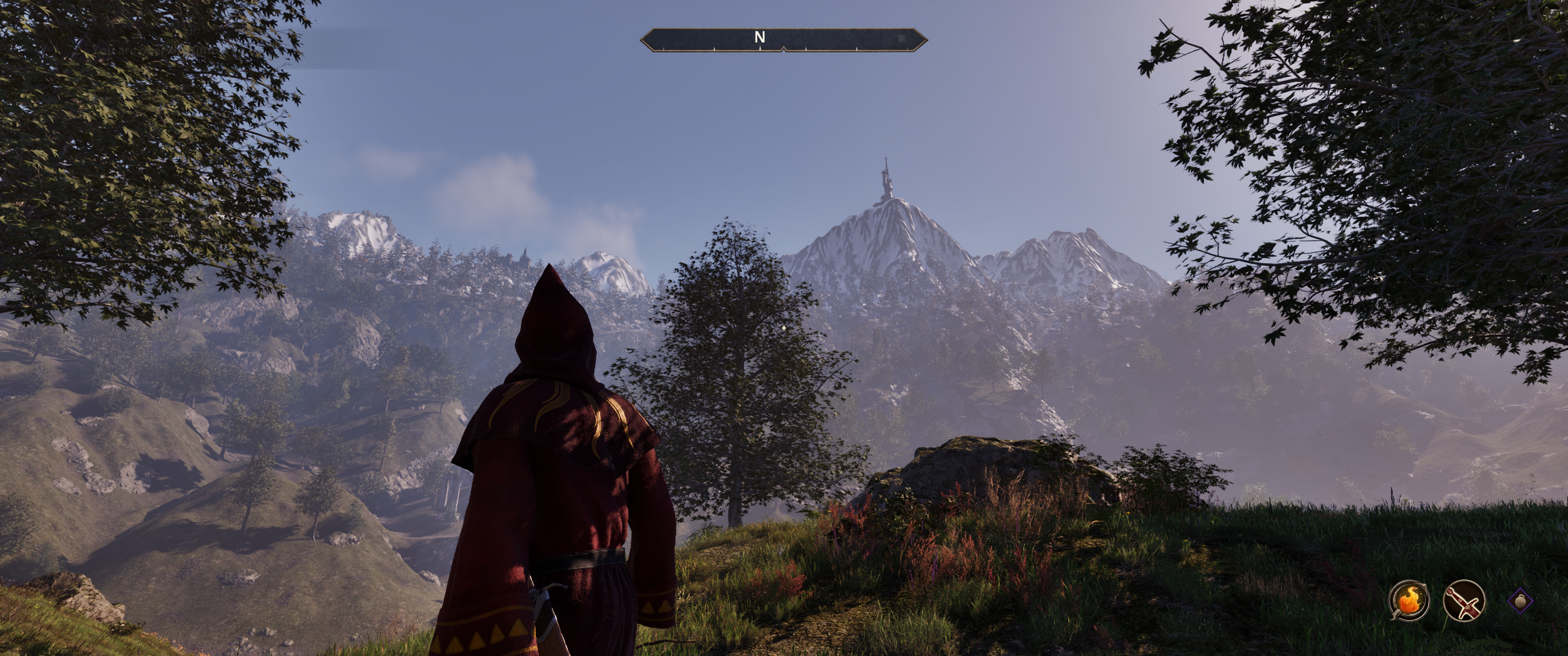Select the sword weapon icon
The height and width of the screenshot is (656, 1568).
point(1463,617)
